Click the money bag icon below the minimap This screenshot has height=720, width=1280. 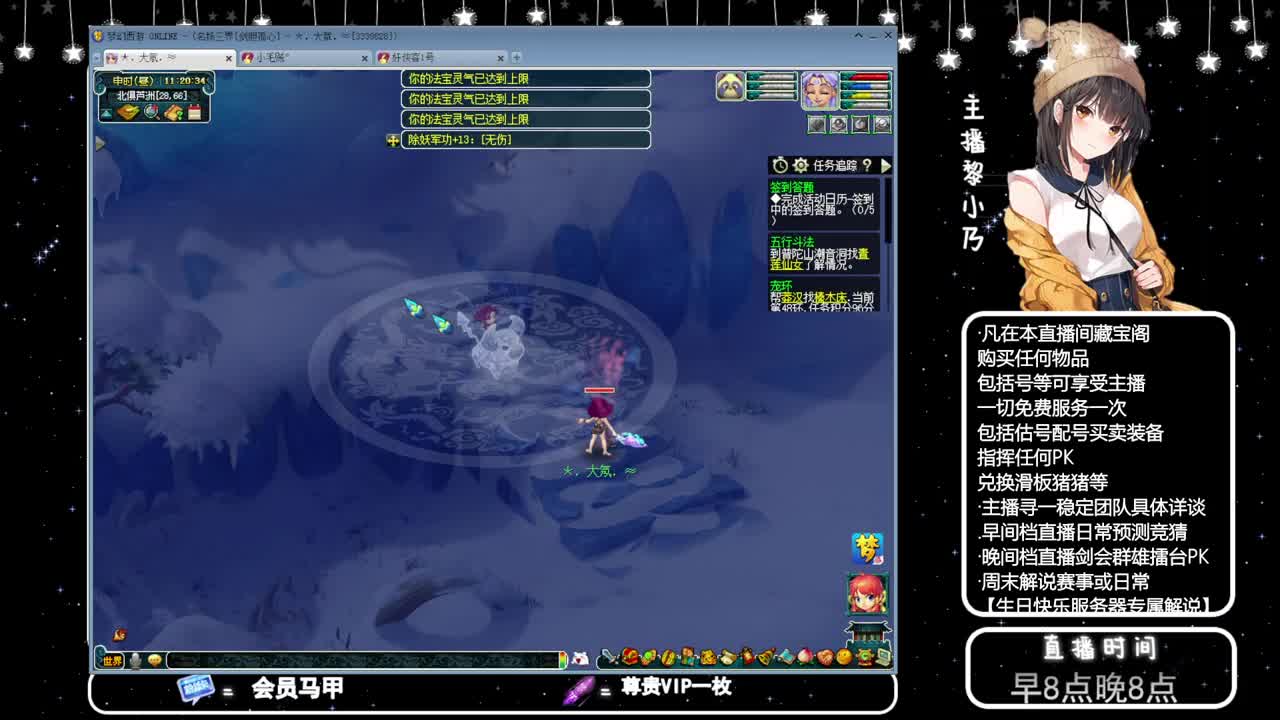129,112
